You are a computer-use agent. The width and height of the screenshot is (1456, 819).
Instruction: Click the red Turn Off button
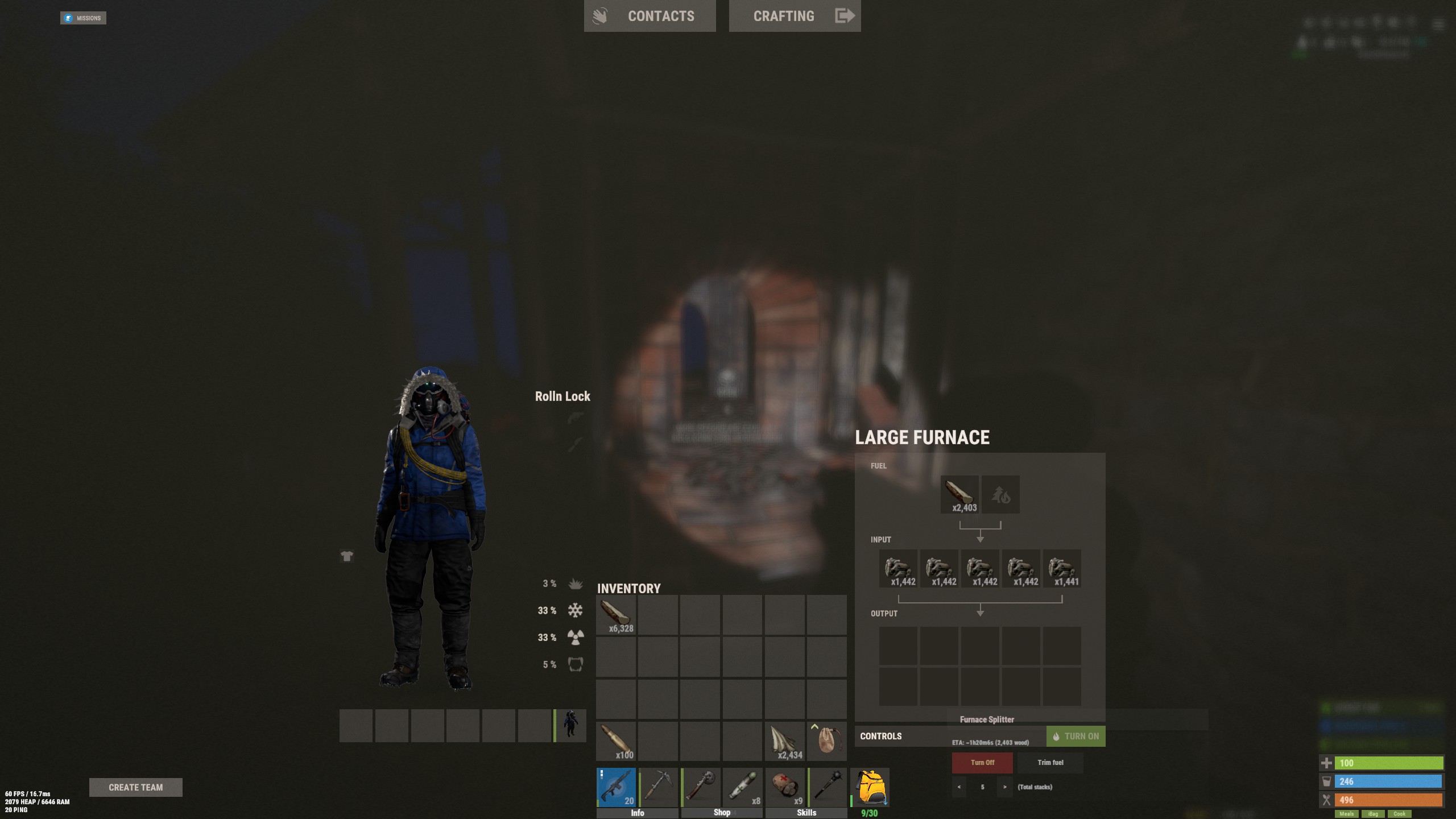982,762
